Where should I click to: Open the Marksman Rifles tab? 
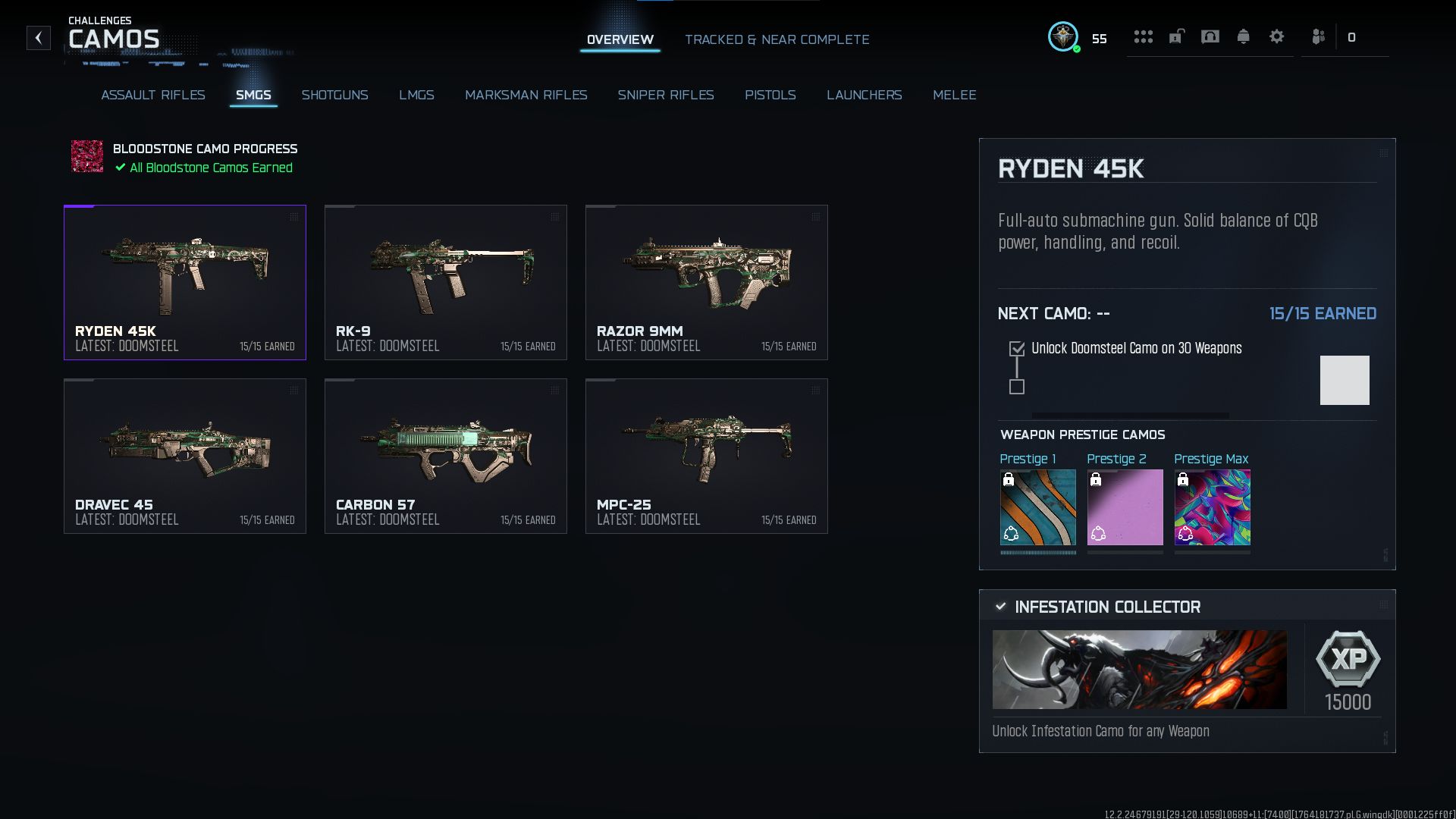point(526,95)
